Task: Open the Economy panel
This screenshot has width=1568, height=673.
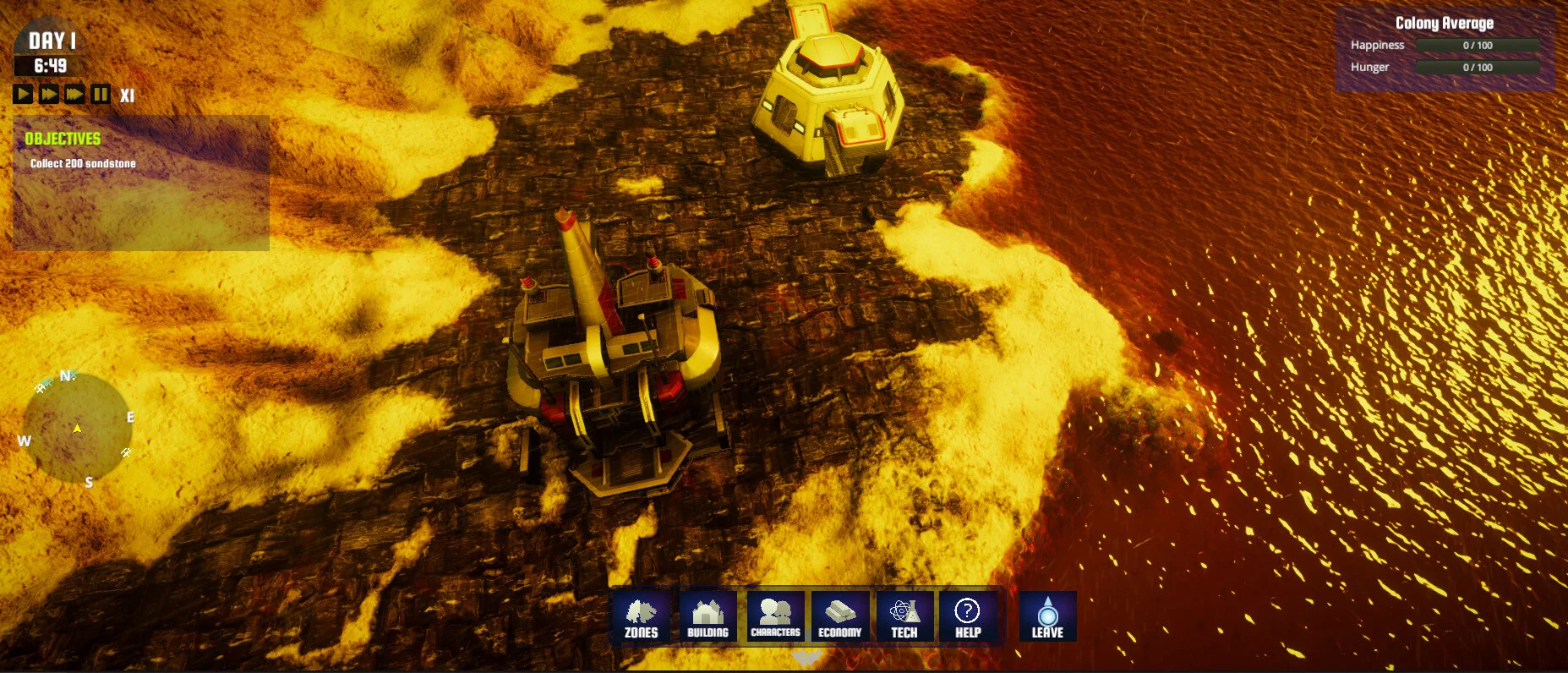Action: pos(839,616)
